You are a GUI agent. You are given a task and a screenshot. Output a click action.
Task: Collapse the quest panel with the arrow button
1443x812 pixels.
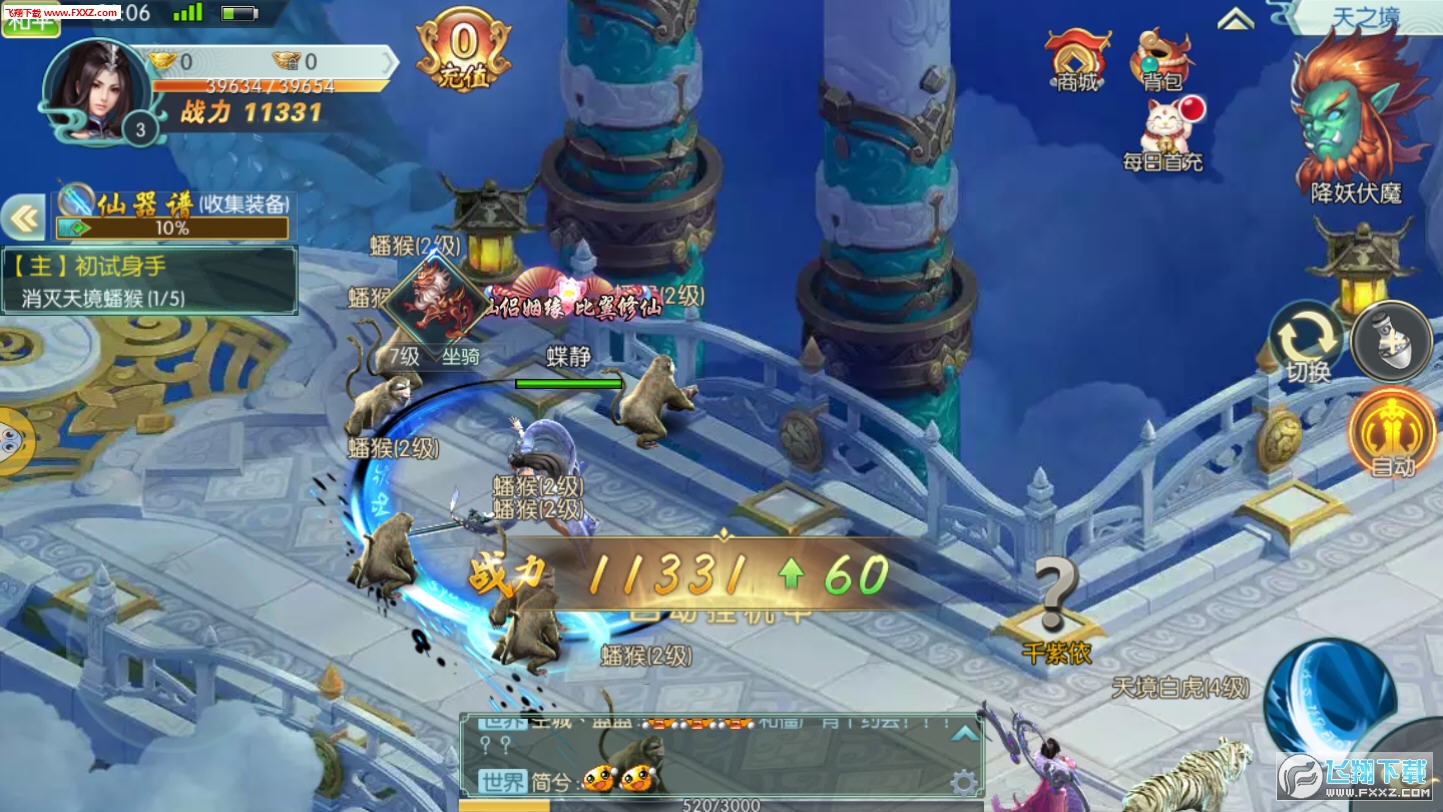click(24, 218)
